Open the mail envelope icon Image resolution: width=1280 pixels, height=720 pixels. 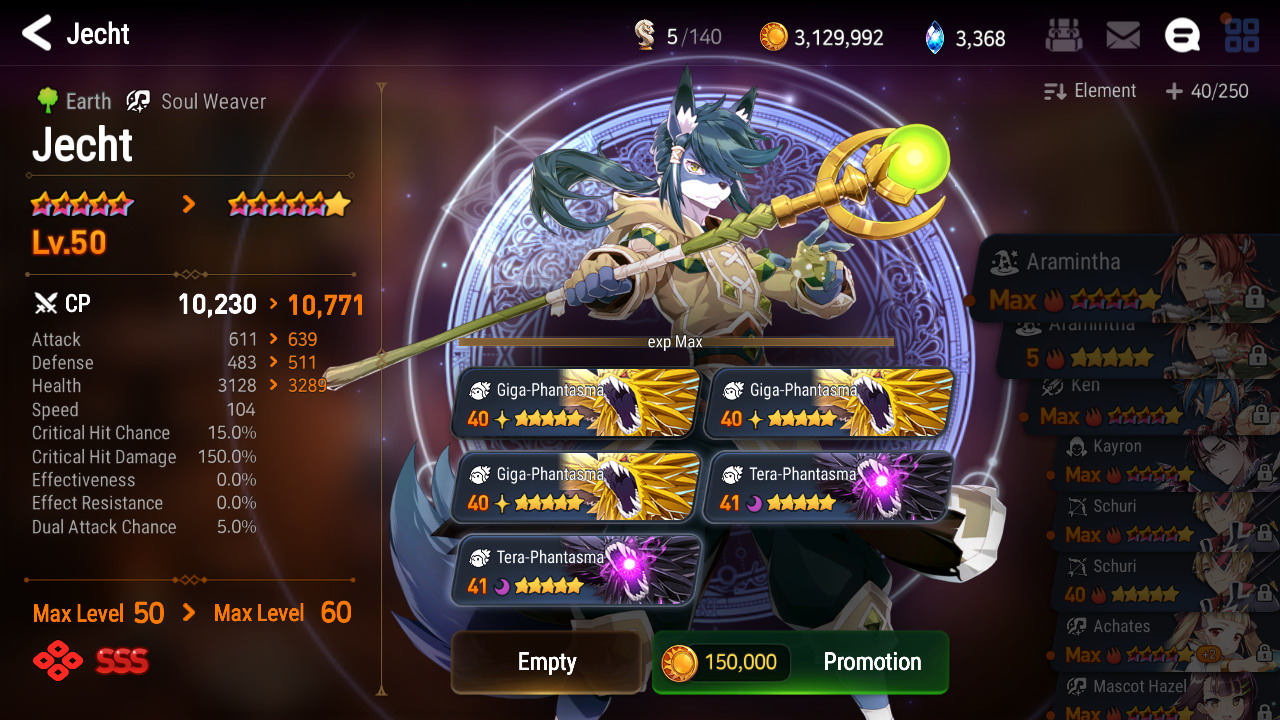click(1123, 37)
